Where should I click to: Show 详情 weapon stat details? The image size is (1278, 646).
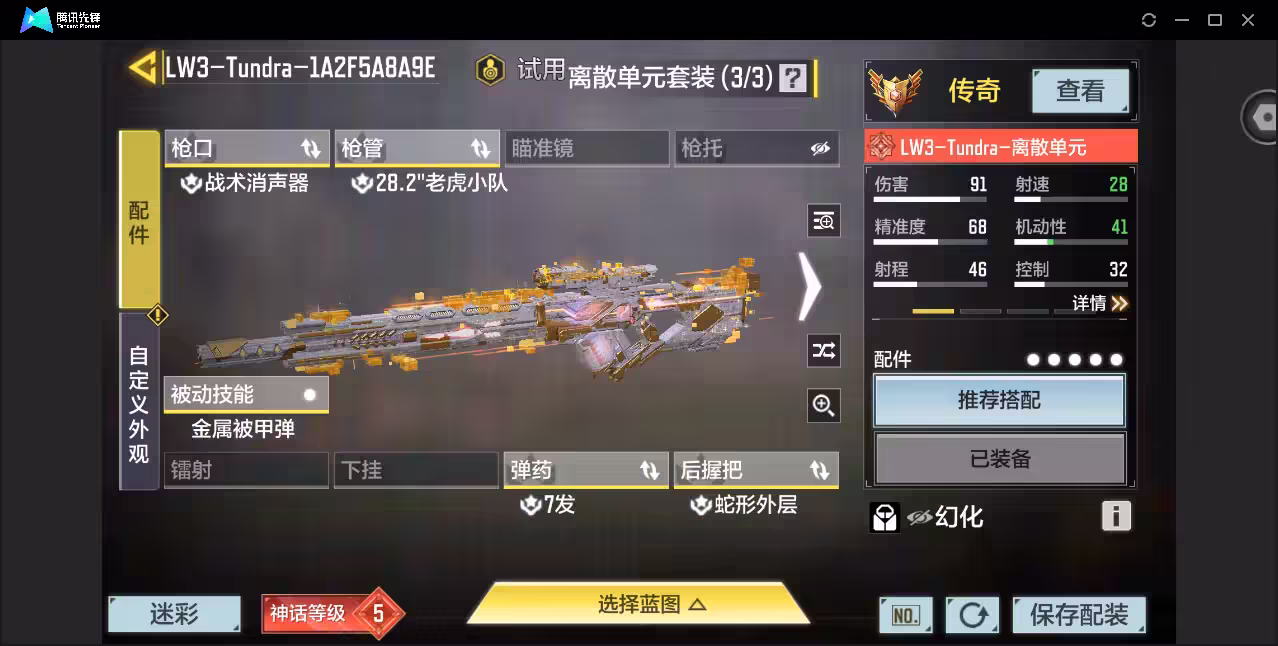(1100, 303)
